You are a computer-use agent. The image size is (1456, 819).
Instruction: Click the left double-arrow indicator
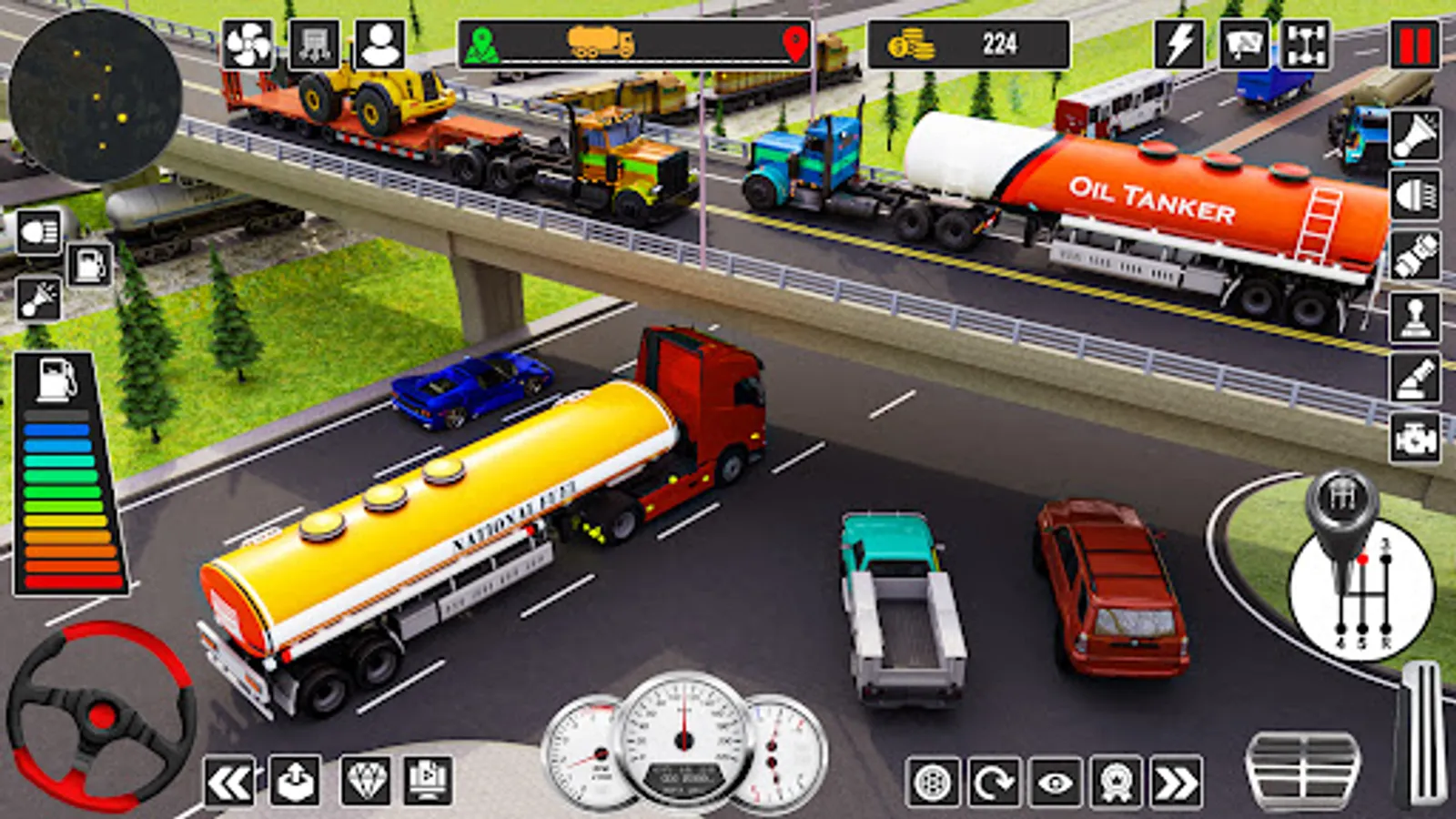pyautogui.click(x=228, y=782)
